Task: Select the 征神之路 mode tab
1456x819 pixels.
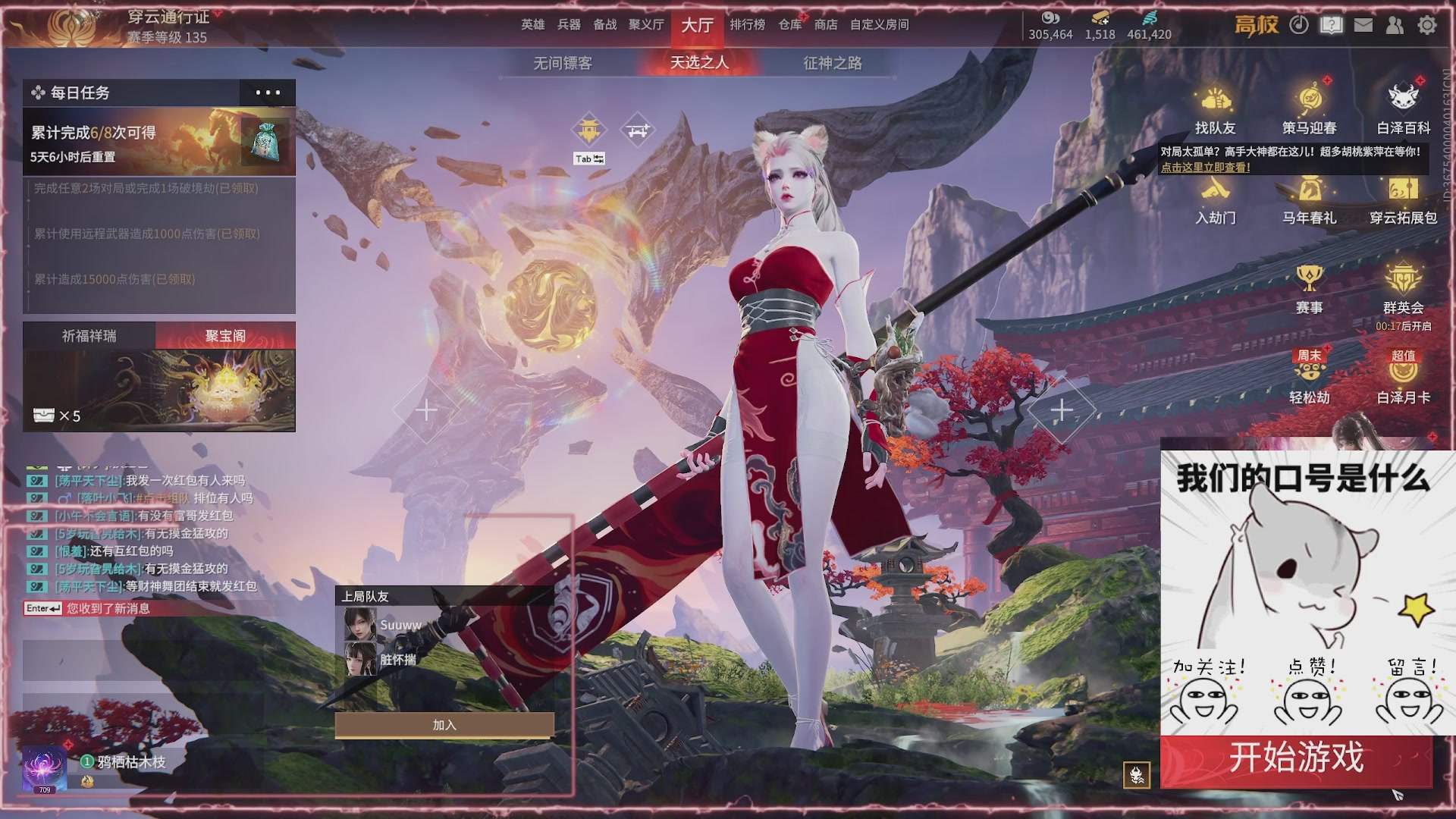Action: pyautogui.click(x=833, y=63)
